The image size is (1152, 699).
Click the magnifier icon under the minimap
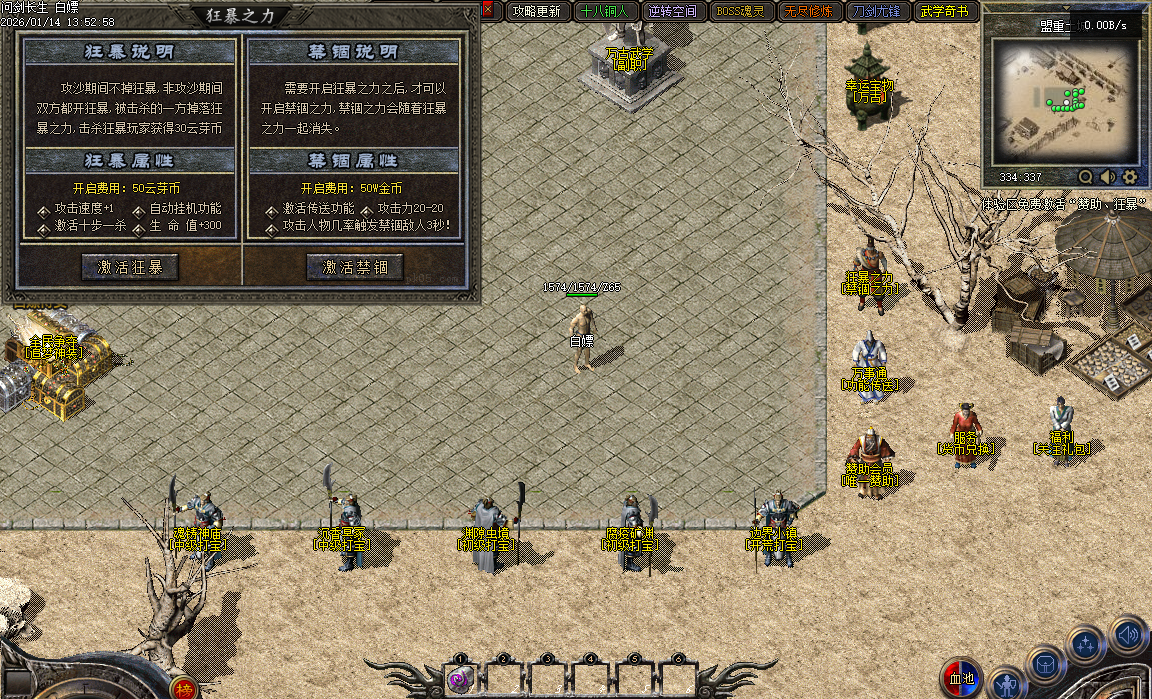click(x=1085, y=177)
